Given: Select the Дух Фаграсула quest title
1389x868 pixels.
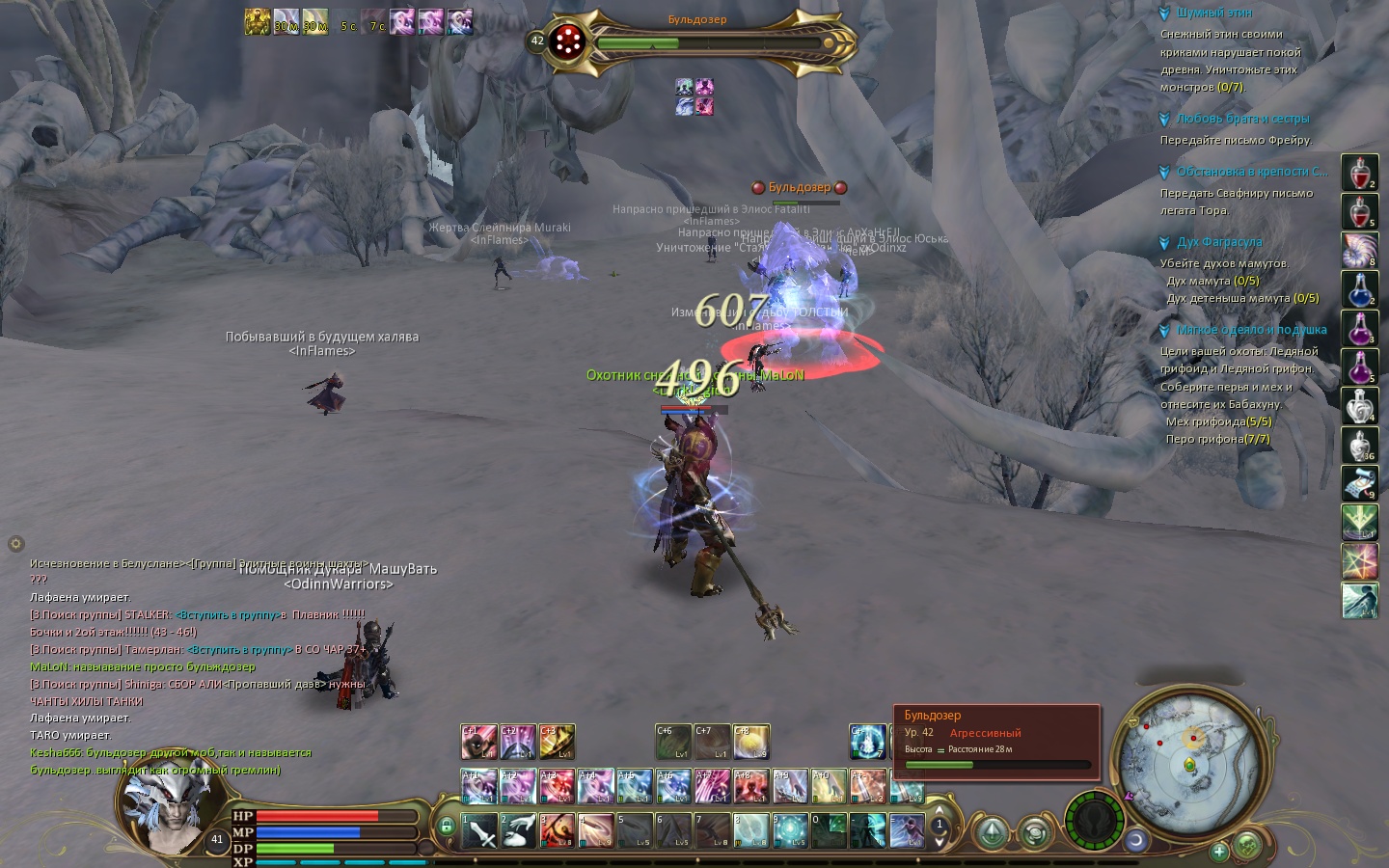Looking at the screenshot, I should pyautogui.click(x=1218, y=242).
